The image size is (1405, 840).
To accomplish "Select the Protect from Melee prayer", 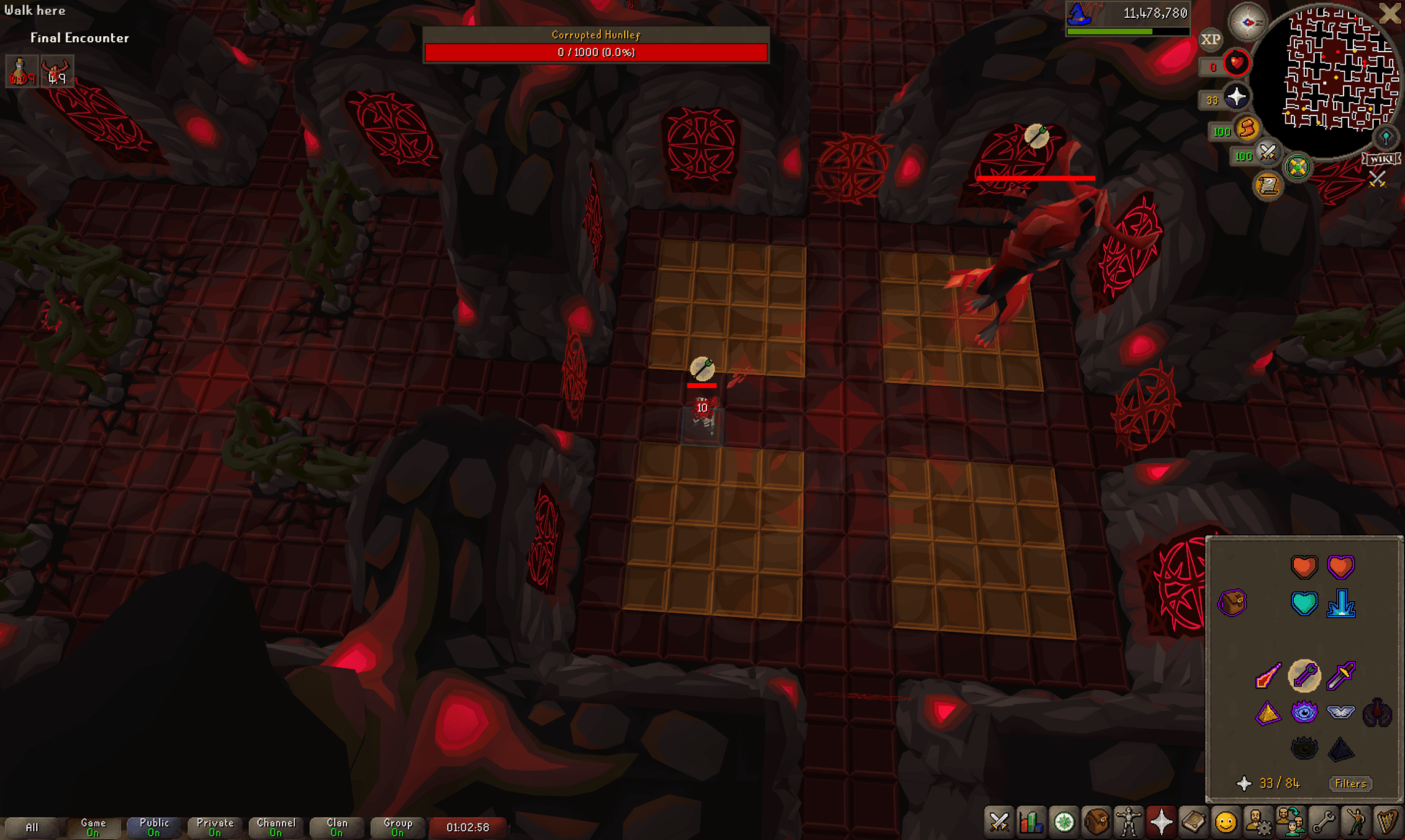I will [1340, 676].
